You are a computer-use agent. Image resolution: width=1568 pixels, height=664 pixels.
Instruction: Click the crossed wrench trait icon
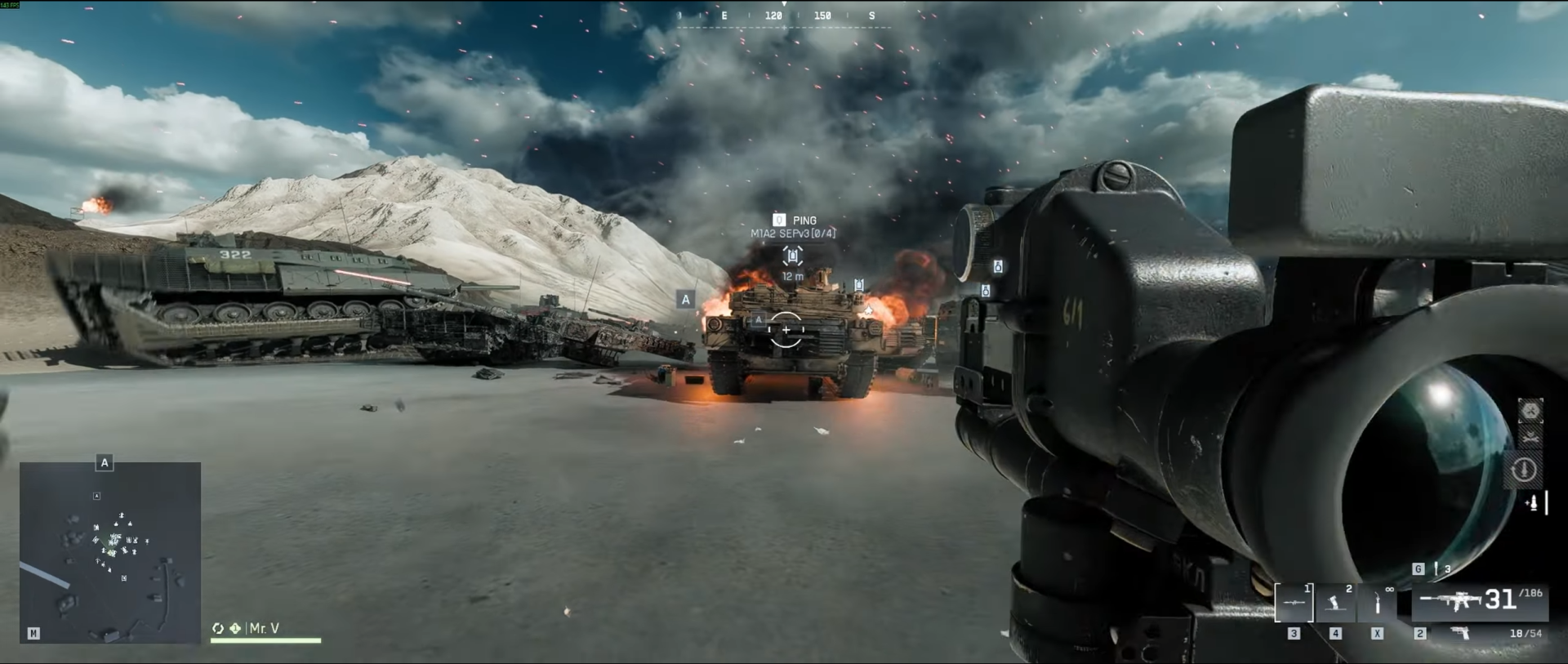[x=1530, y=439]
